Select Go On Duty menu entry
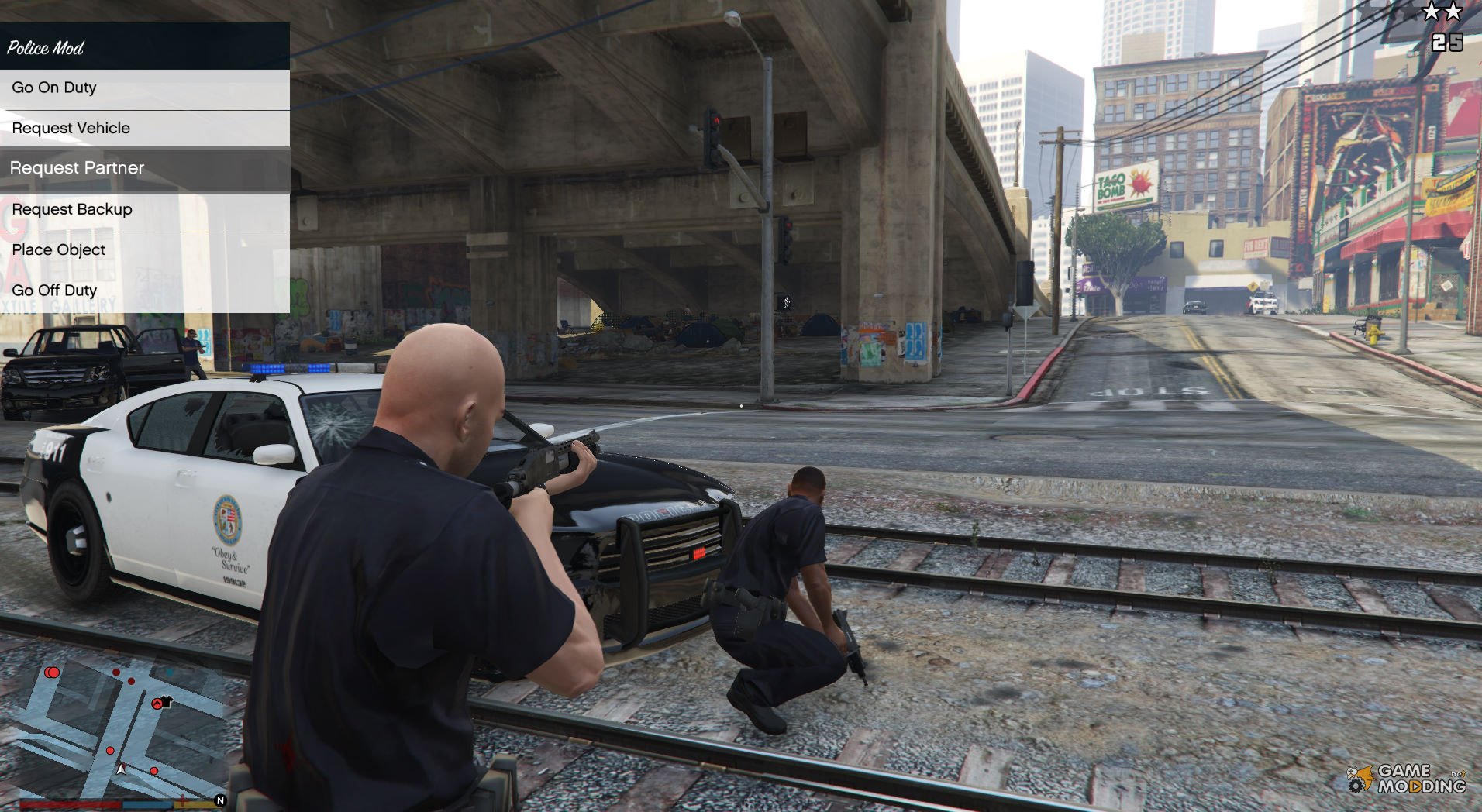The image size is (1482, 812). tap(144, 88)
